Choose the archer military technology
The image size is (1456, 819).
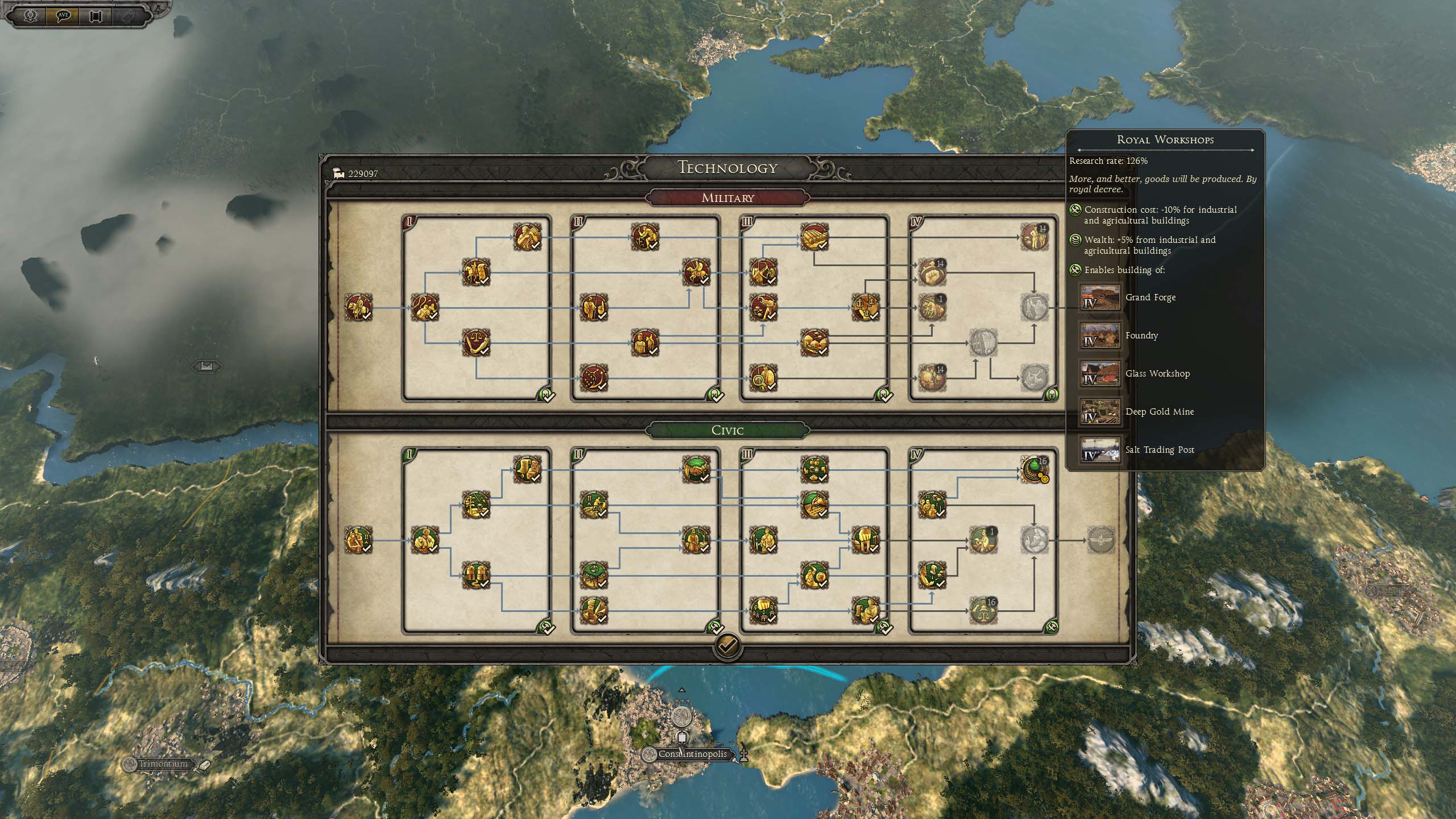[x=763, y=272]
